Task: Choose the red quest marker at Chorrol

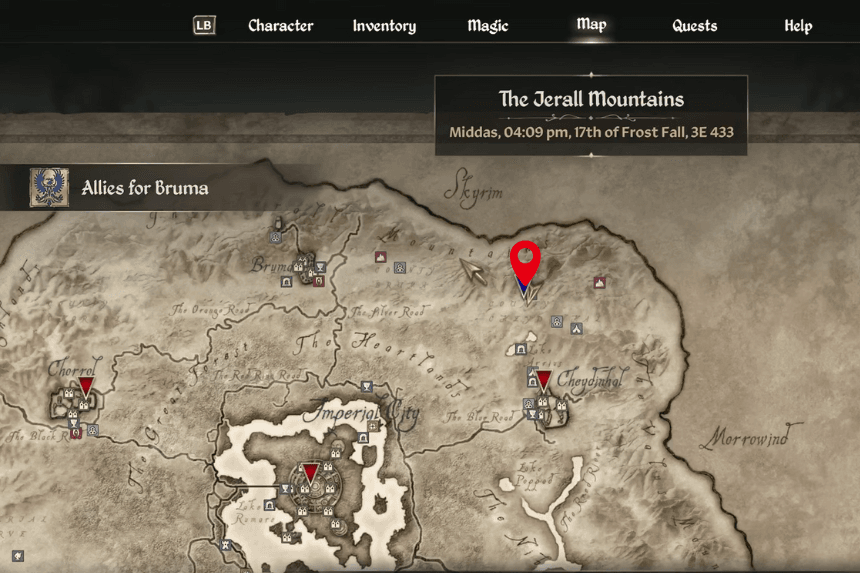Action: [86, 386]
